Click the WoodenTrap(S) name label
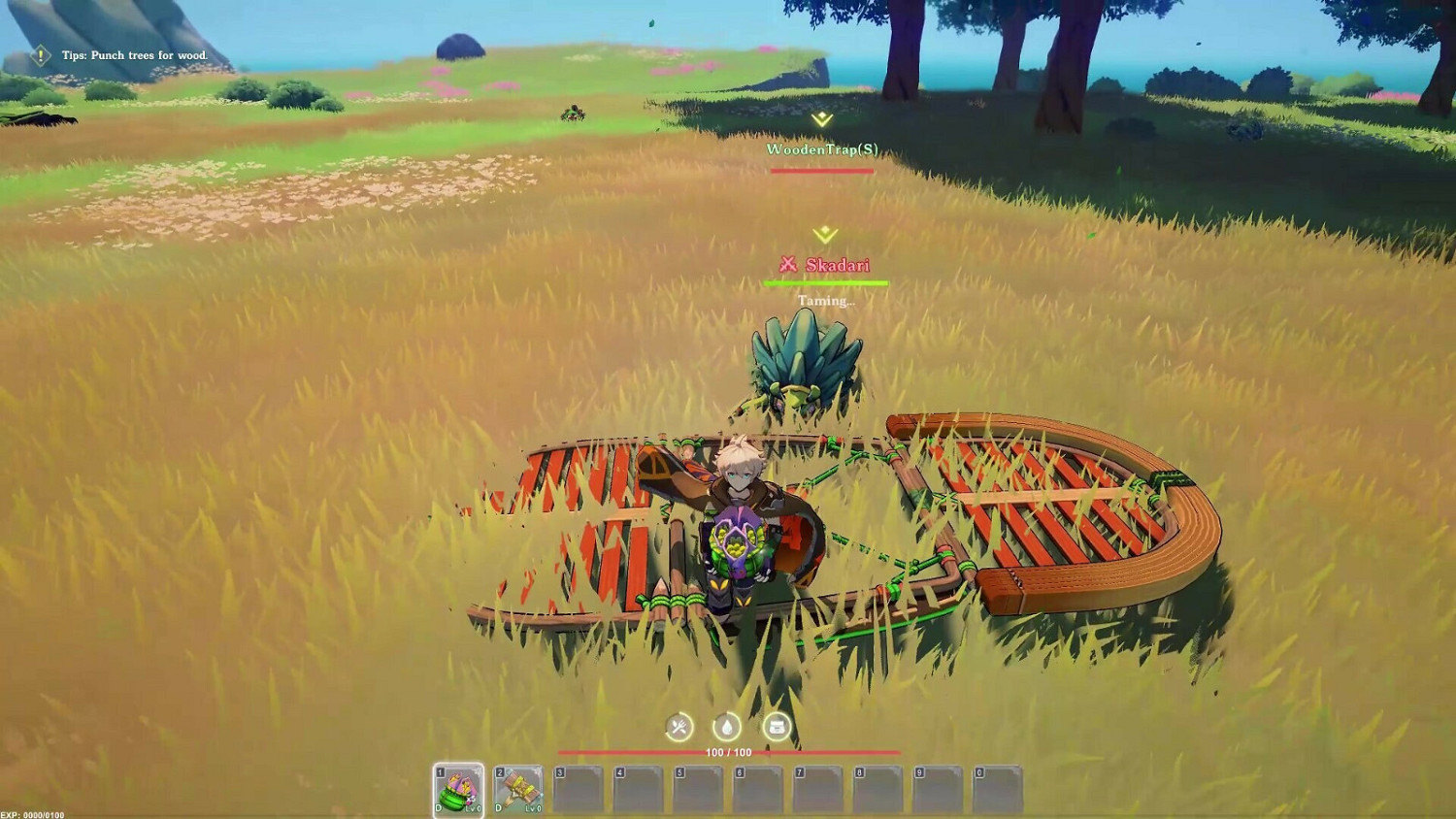 pyautogui.click(x=822, y=150)
